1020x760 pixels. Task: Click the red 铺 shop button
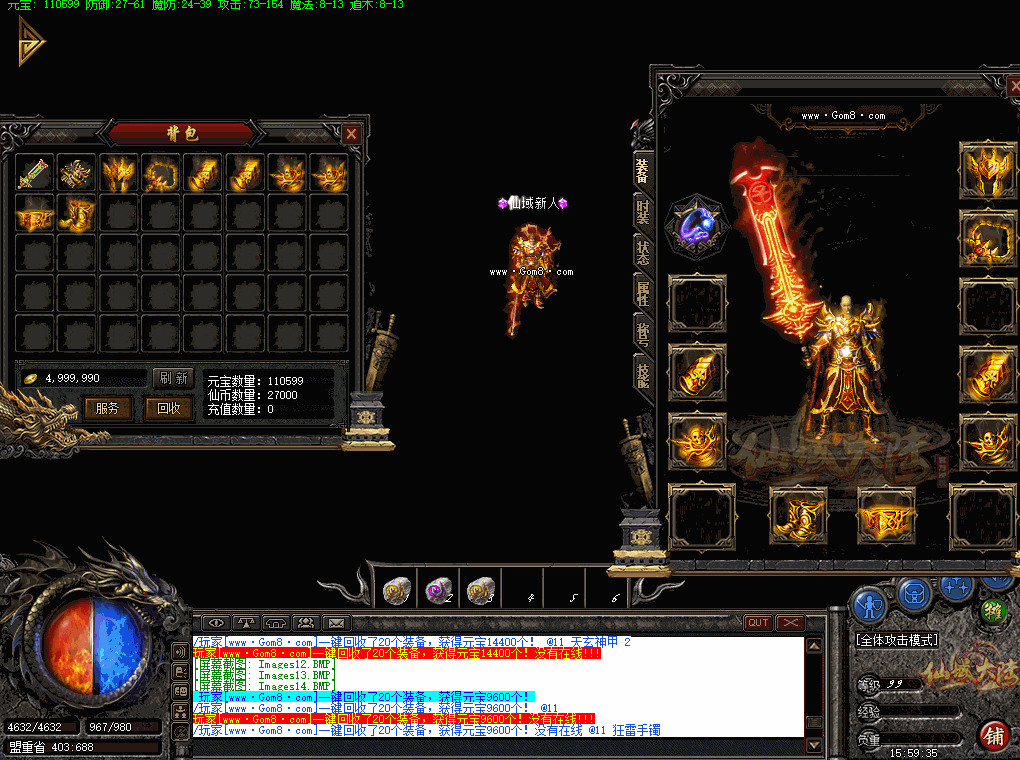point(993,736)
